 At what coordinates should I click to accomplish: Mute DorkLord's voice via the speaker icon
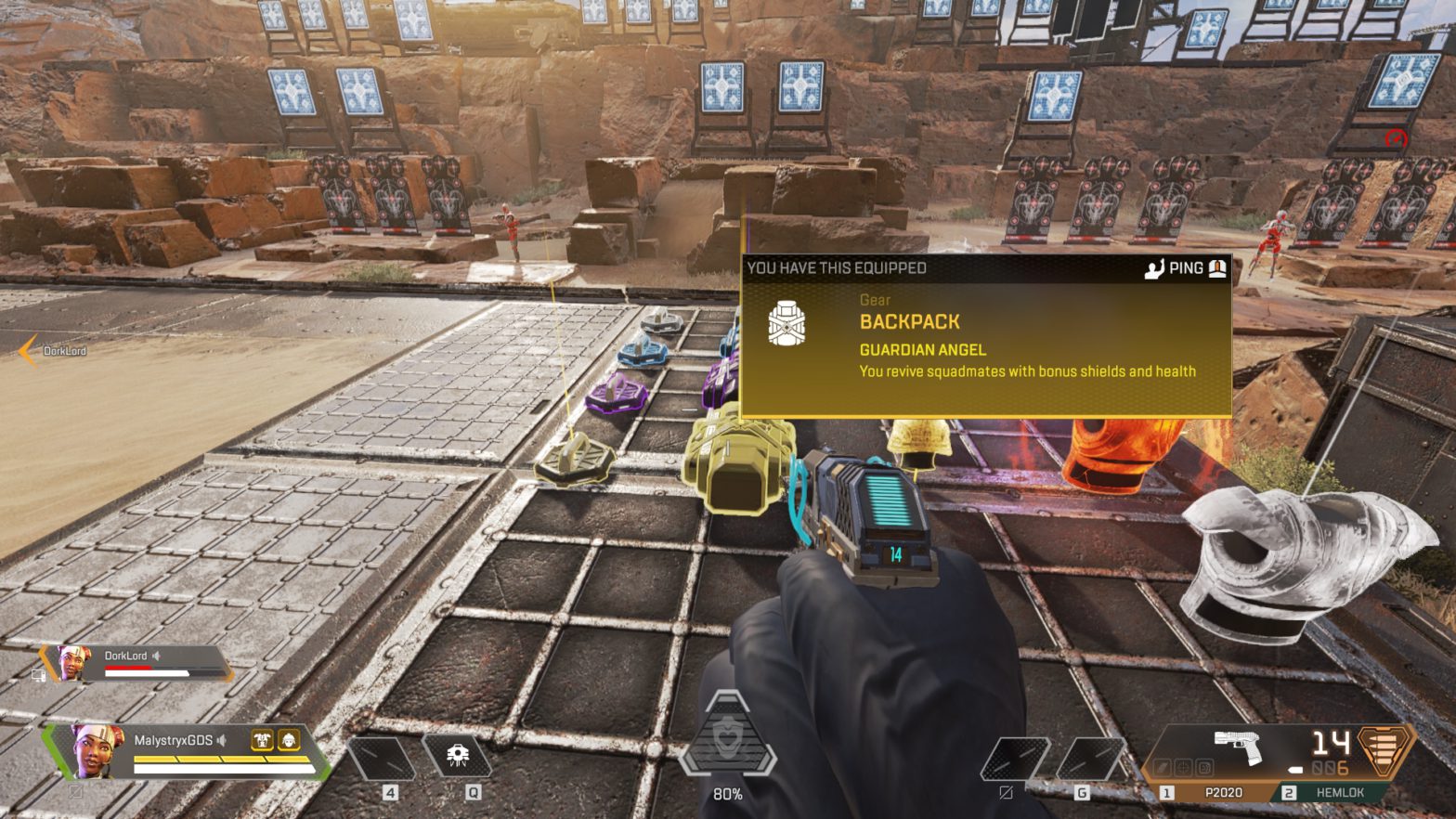pos(156,656)
